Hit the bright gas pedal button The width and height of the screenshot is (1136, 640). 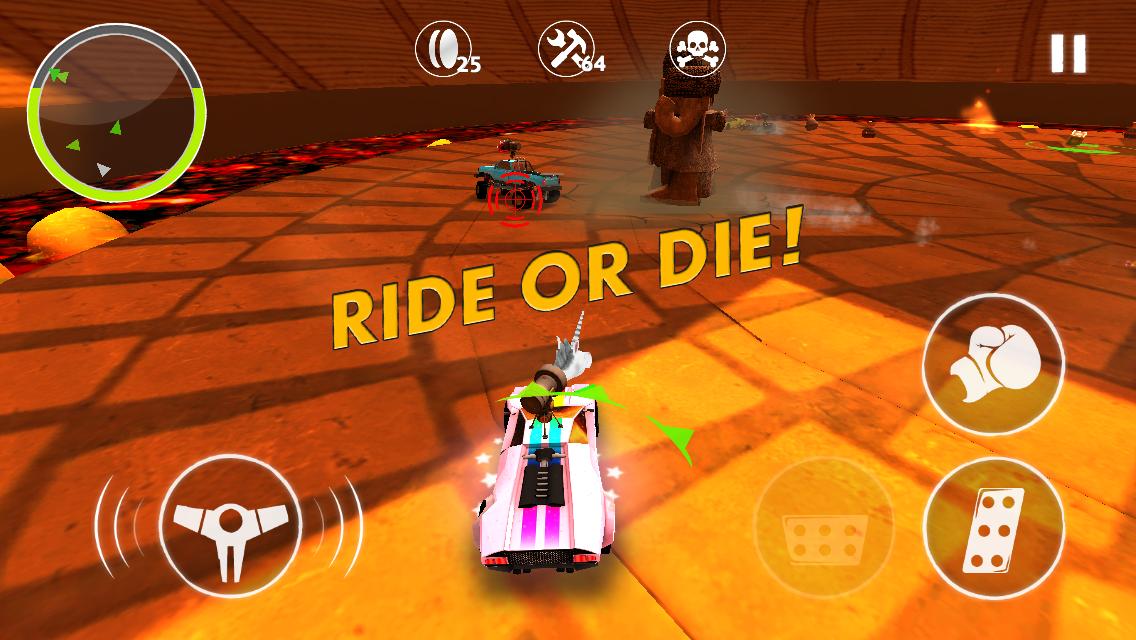click(992, 528)
